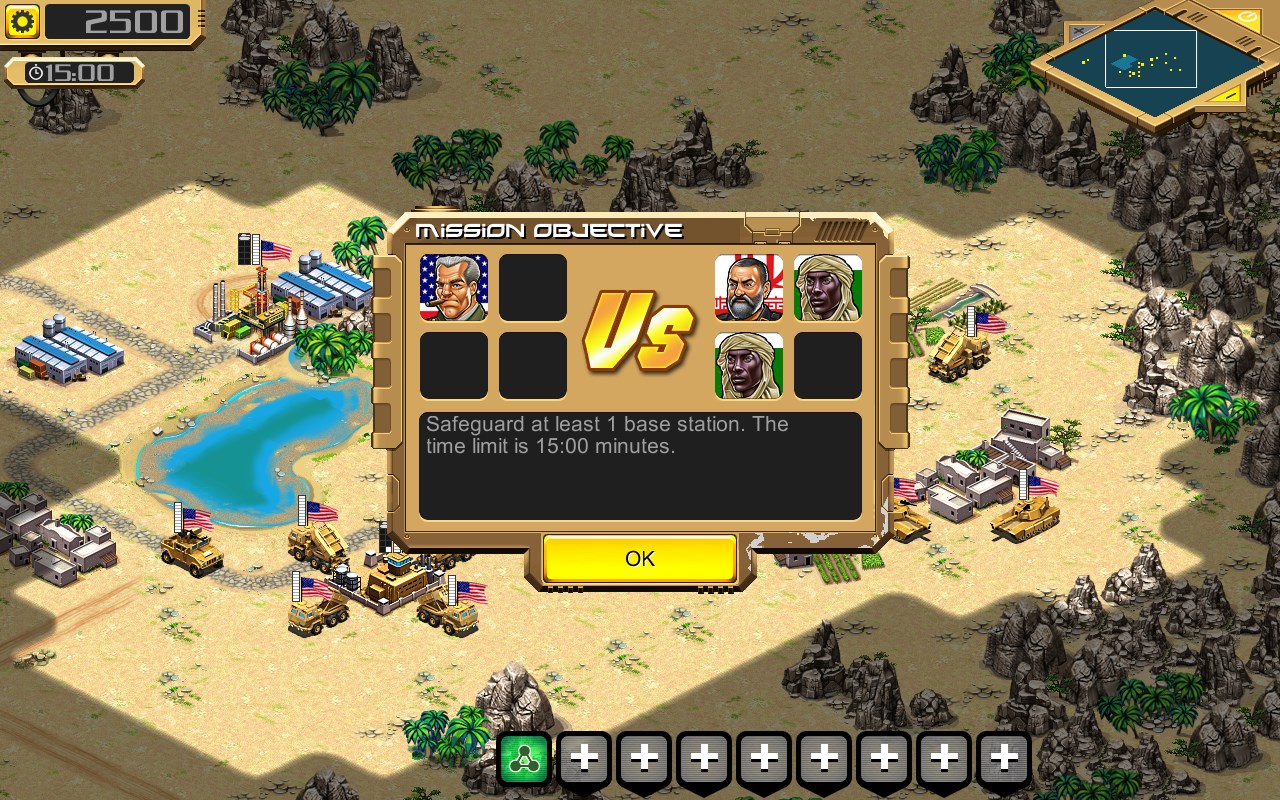Screen dimensions: 1280x800
Task: Click the first plus slot next to squad icon
Action: coord(584,758)
